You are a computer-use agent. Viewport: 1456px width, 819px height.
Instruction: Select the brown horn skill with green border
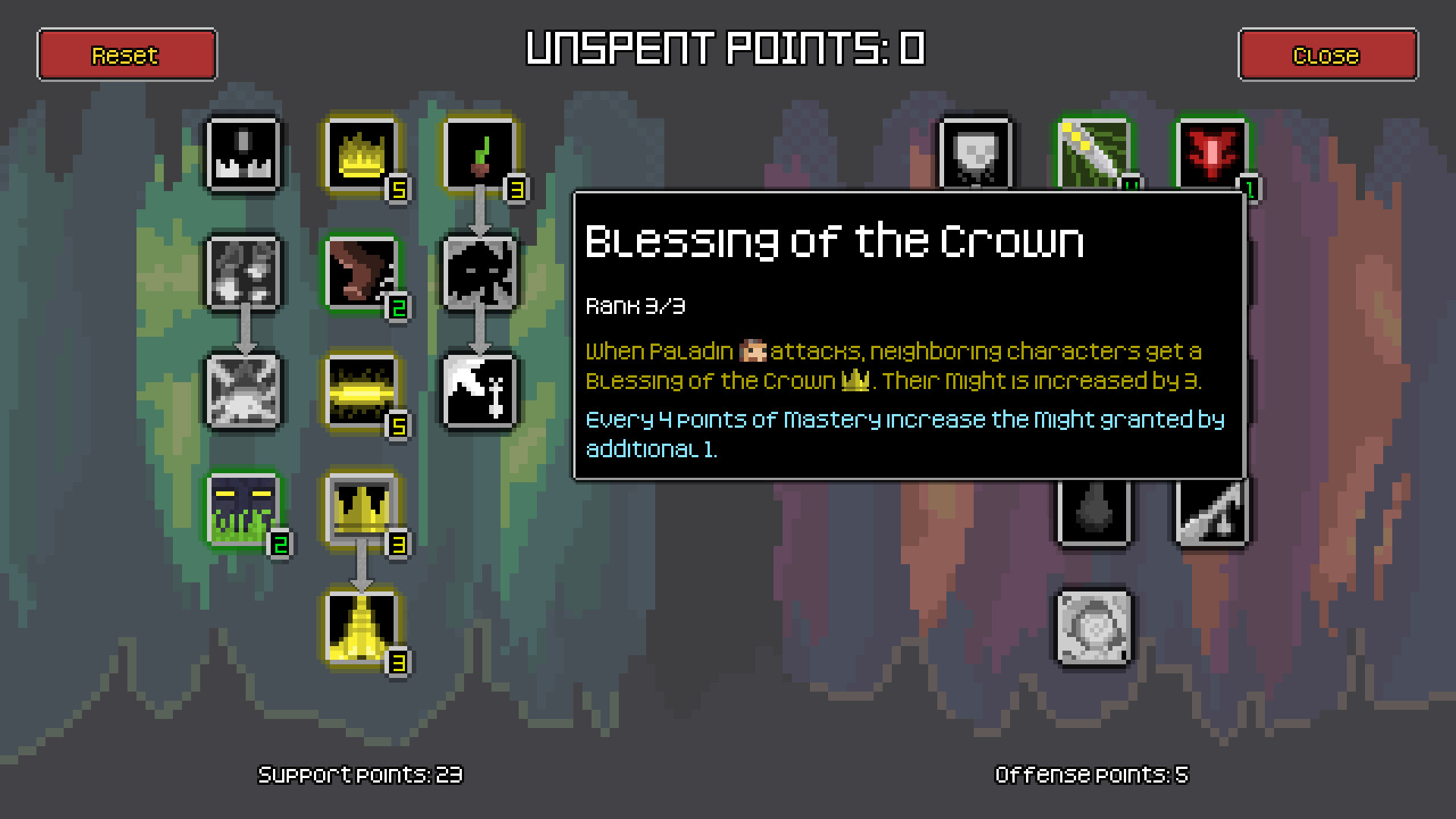point(362,273)
